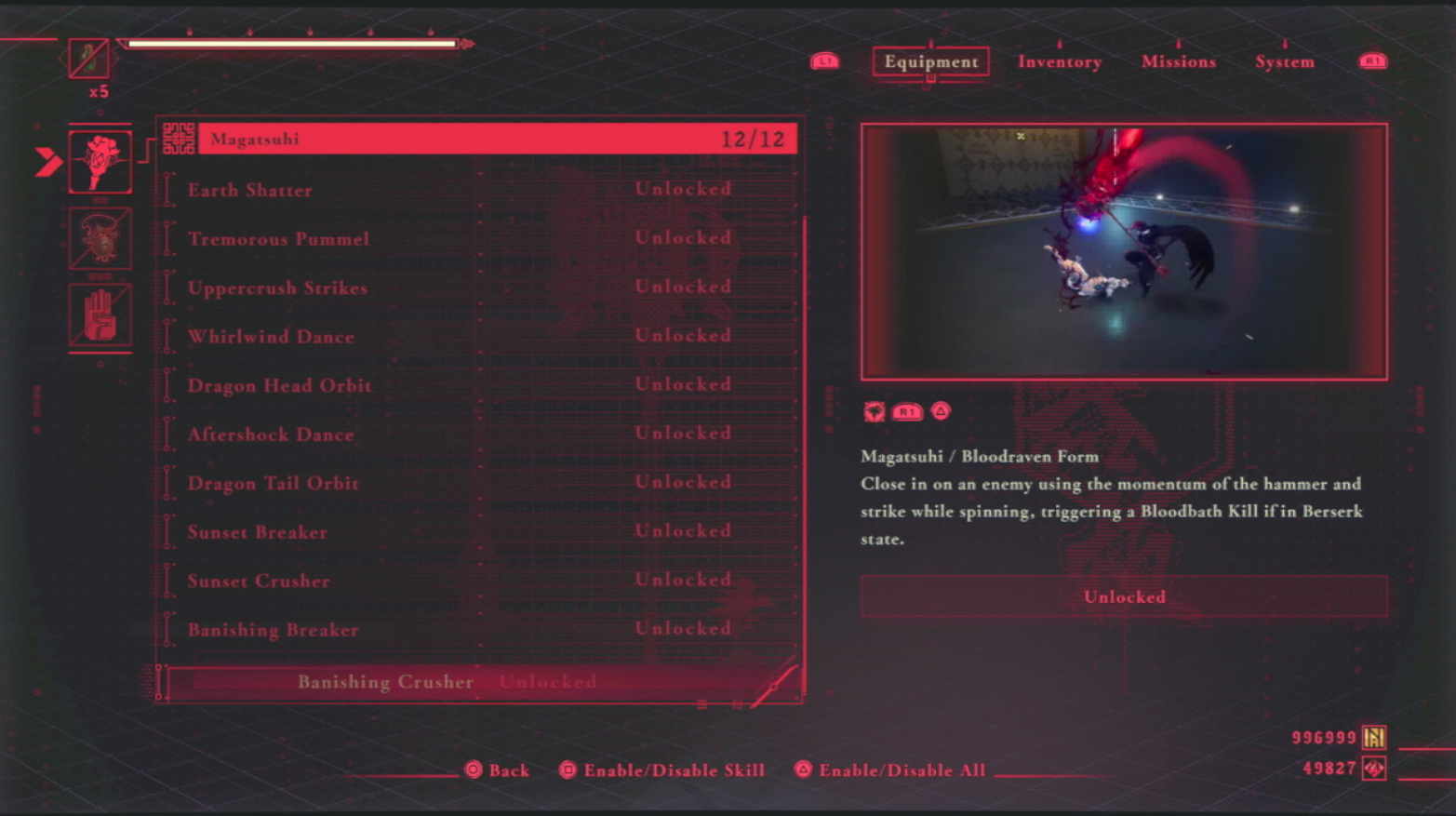Open the demon mask category icon

pos(100,238)
